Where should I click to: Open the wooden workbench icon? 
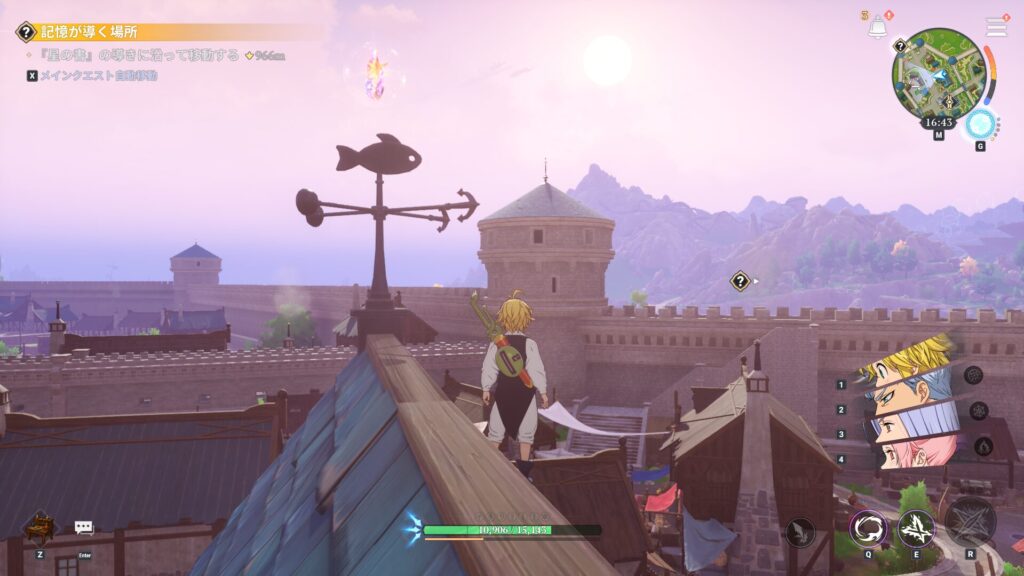pyautogui.click(x=40, y=525)
